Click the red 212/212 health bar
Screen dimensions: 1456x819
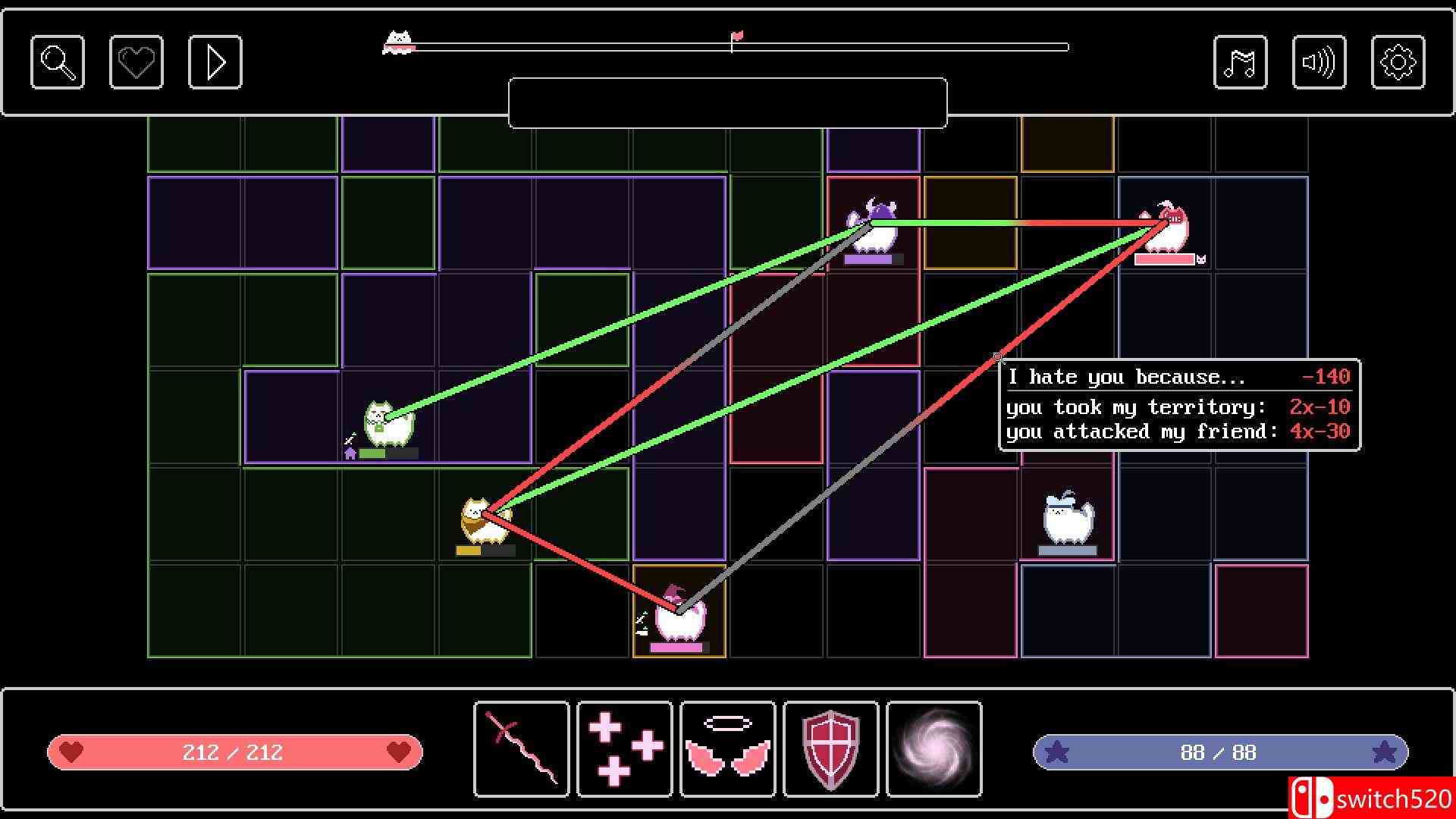tap(235, 752)
